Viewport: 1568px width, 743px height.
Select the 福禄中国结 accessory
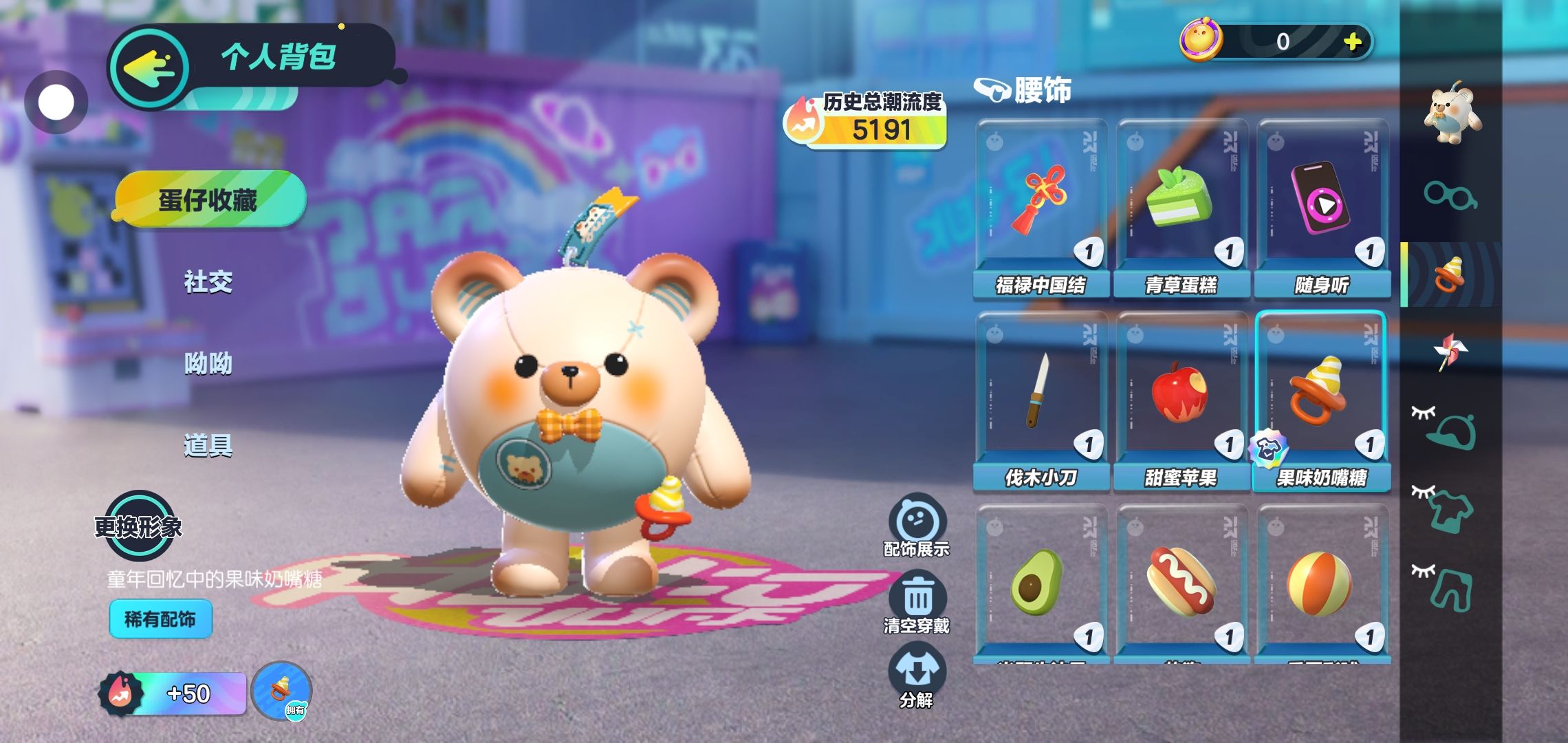1041,206
